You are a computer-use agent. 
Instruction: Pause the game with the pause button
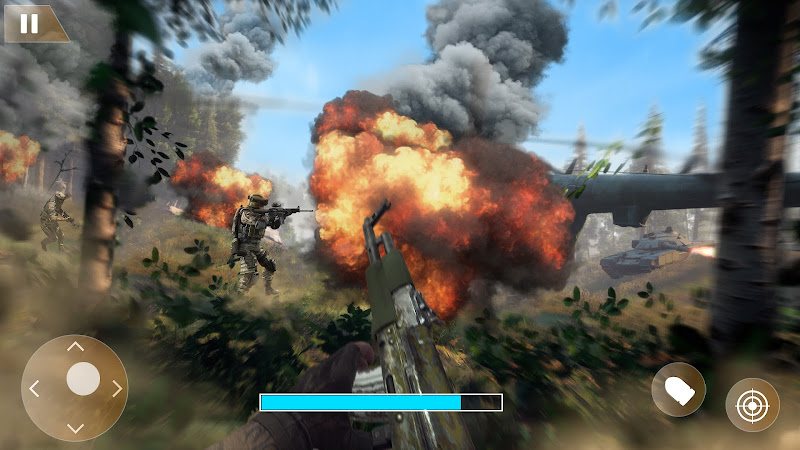click(30, 23)
